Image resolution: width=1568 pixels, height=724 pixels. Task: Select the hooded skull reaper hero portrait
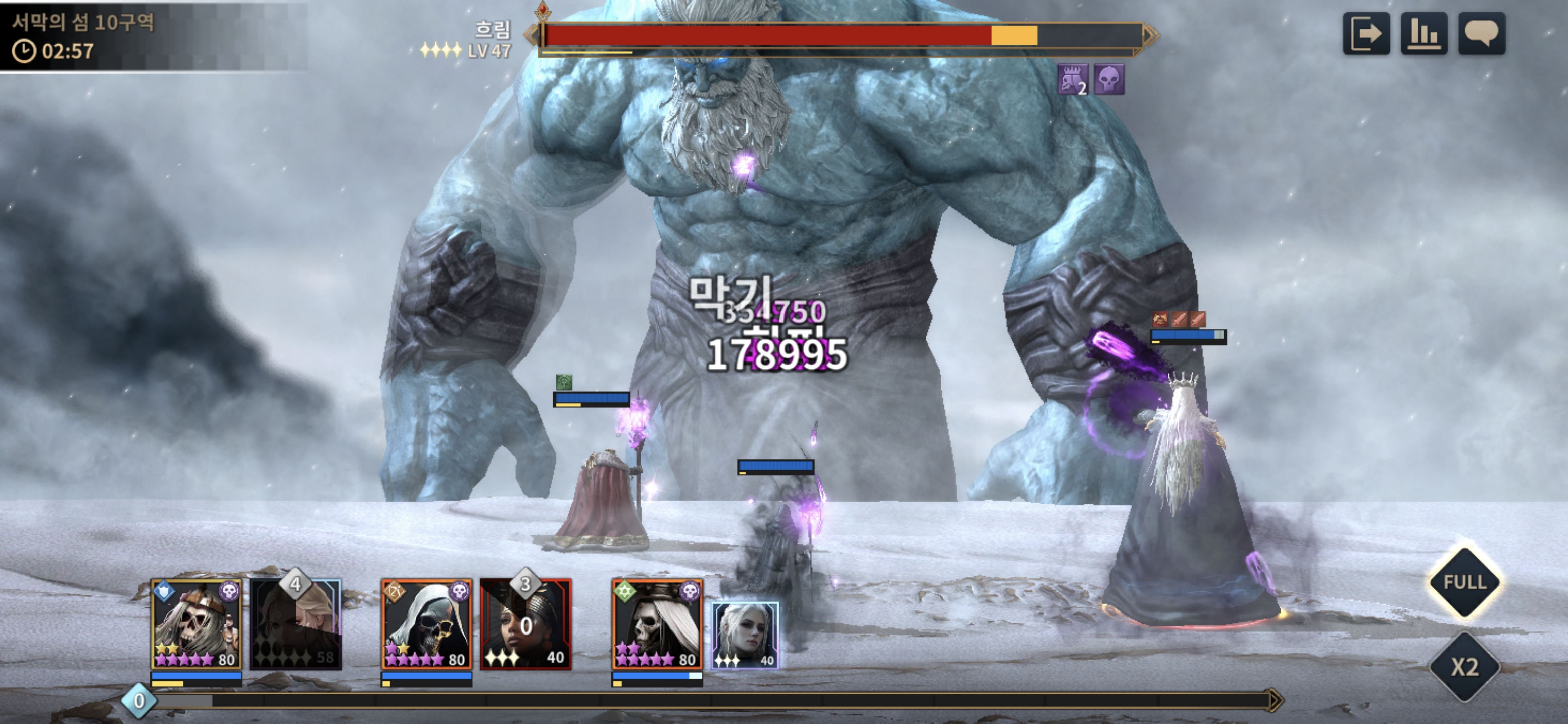pyautogui.click(x=426, y=624)
